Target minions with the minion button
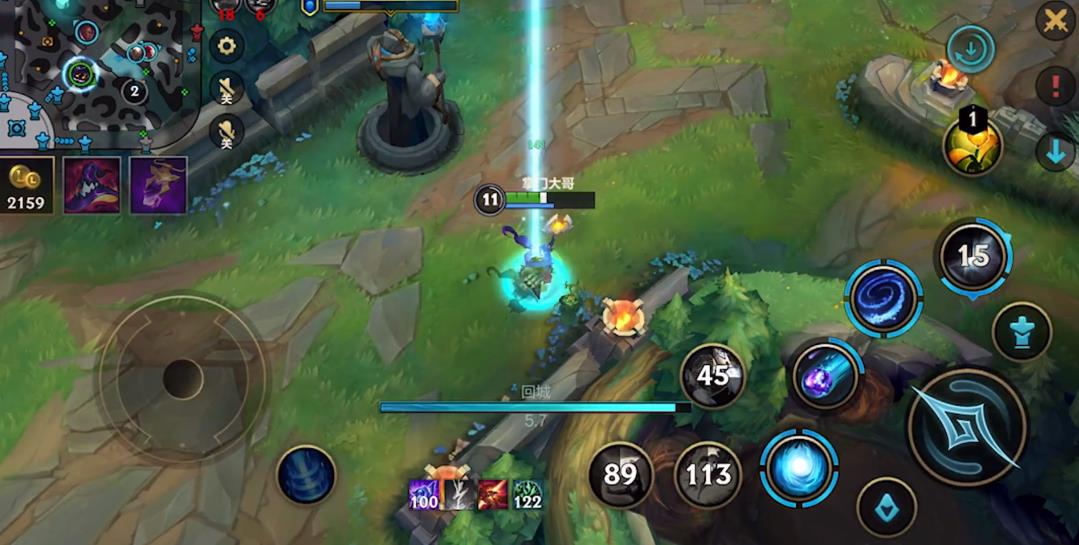Viewport: 1079px width, 545px height. 886,505
